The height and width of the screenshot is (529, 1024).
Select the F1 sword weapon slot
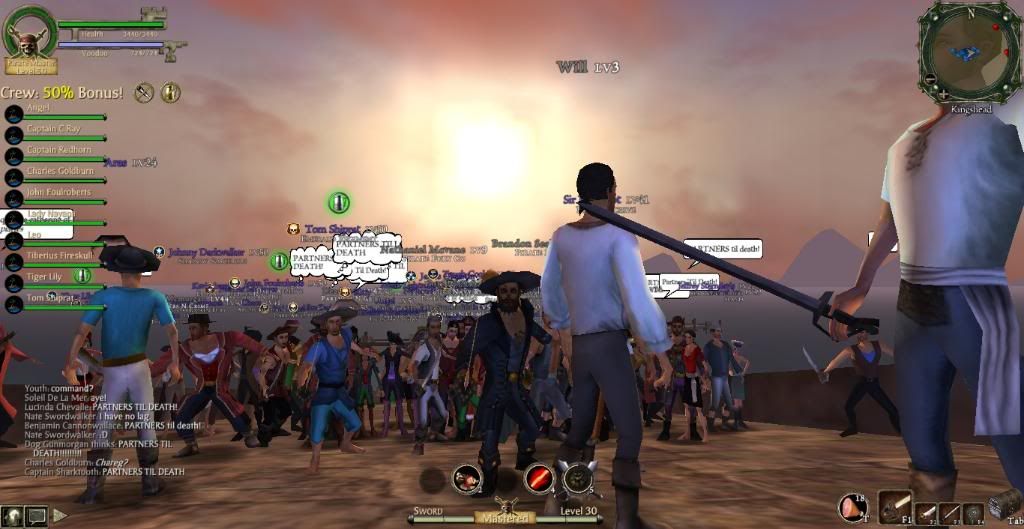895,508
